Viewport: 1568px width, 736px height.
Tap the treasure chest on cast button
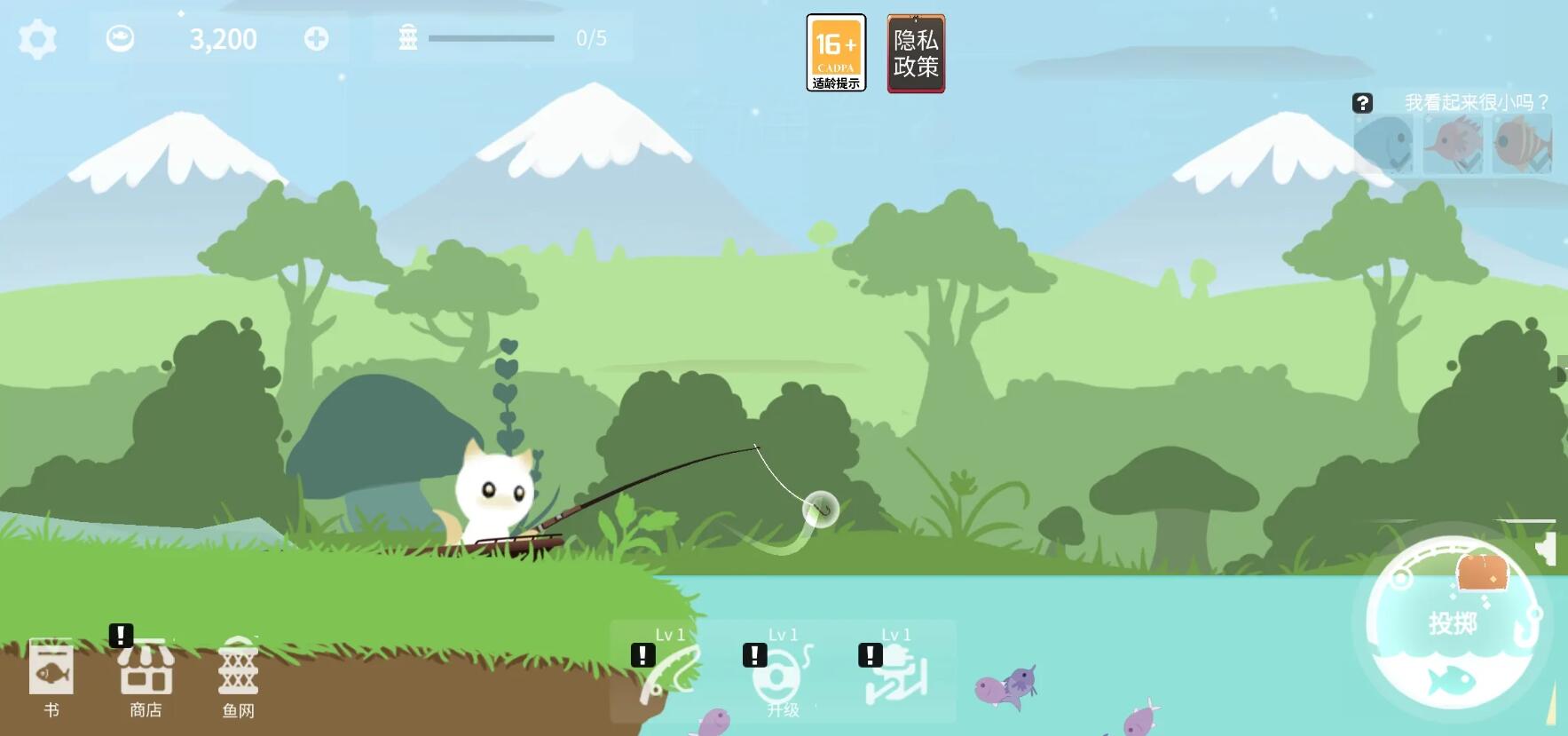[x=1483, y=572]
